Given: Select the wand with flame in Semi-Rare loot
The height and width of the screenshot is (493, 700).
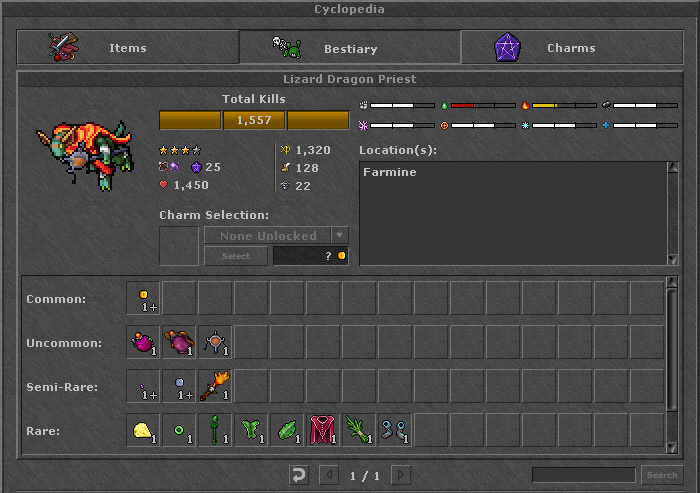Looking at the screenshot, I should point(216,386).
